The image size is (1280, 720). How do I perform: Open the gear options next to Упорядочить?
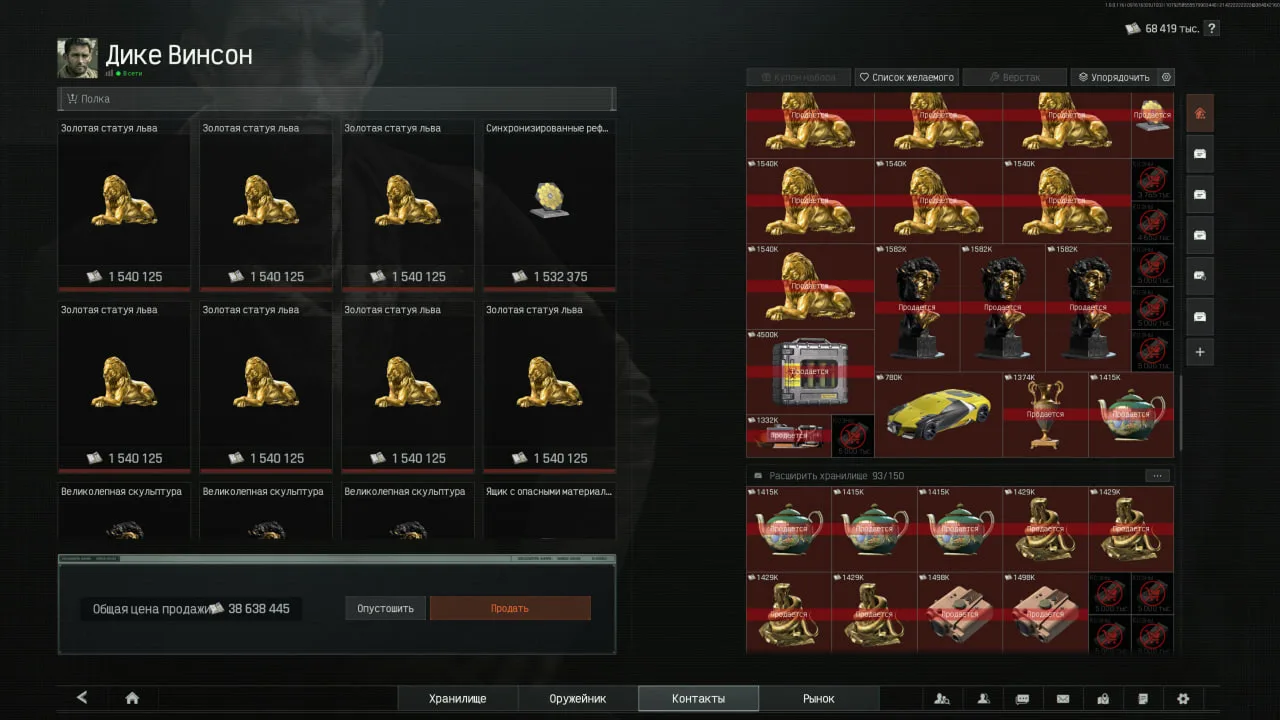(x=1166, y=77)
